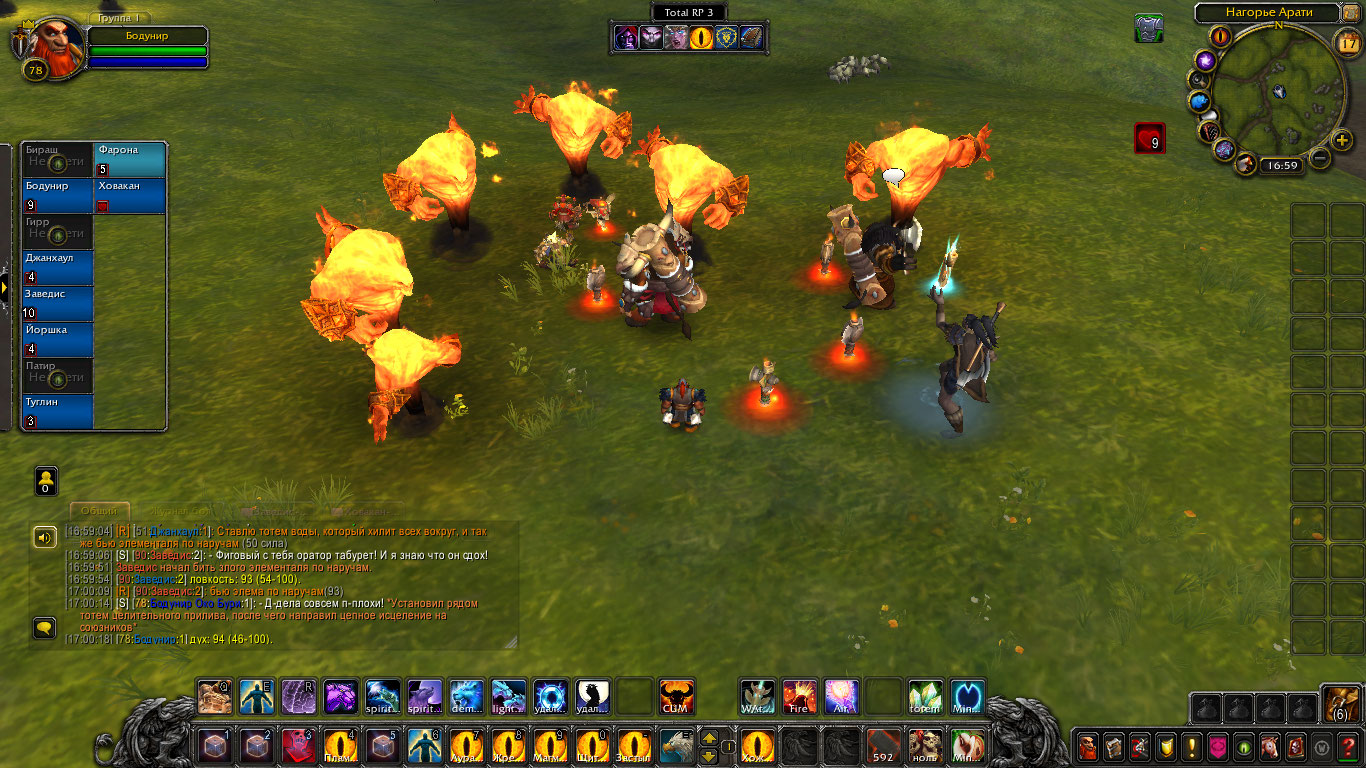
Task: Open the character info micro button
Action: coord(1087,746)
